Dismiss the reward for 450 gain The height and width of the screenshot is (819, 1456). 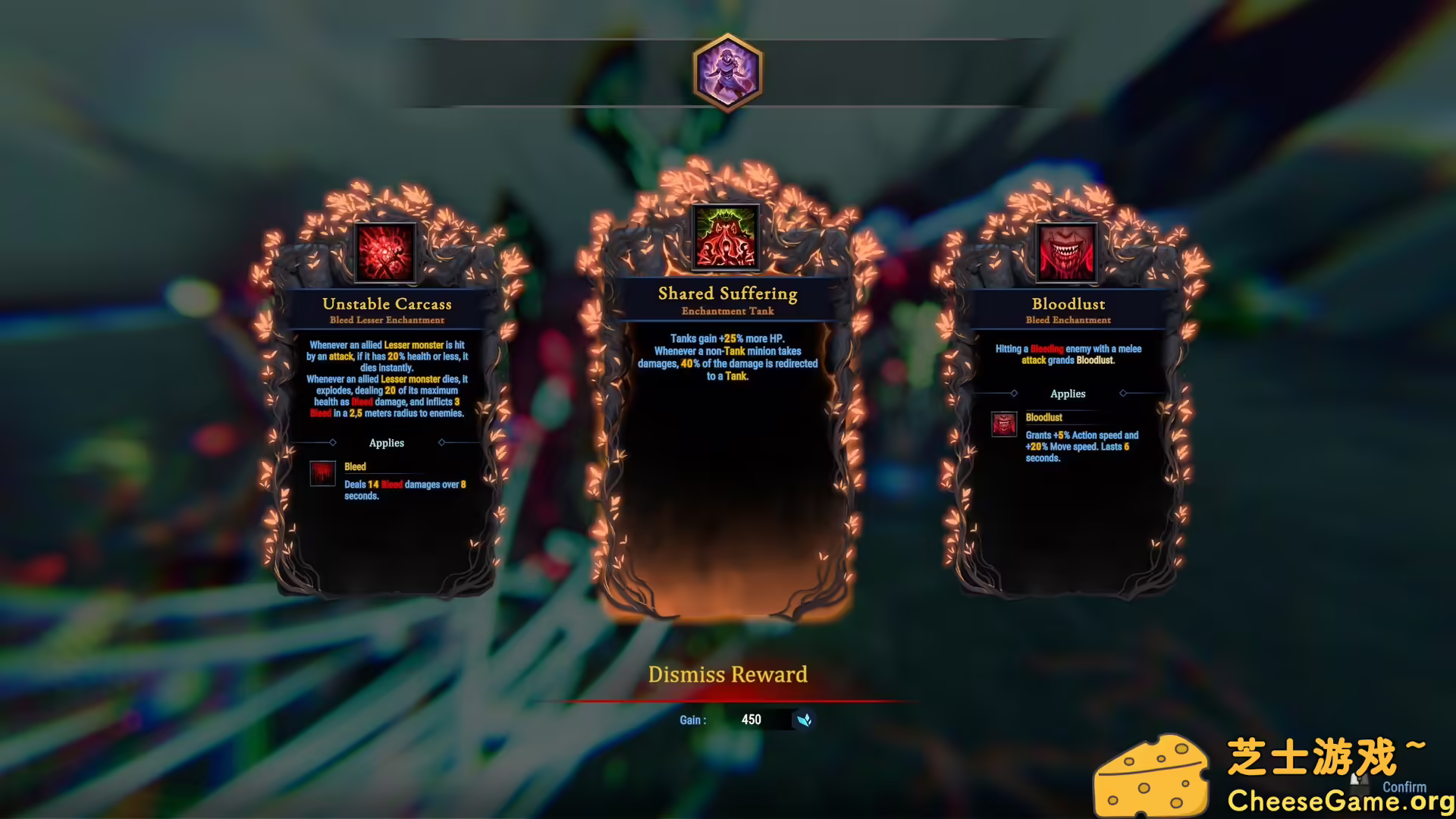pos(727,674)
